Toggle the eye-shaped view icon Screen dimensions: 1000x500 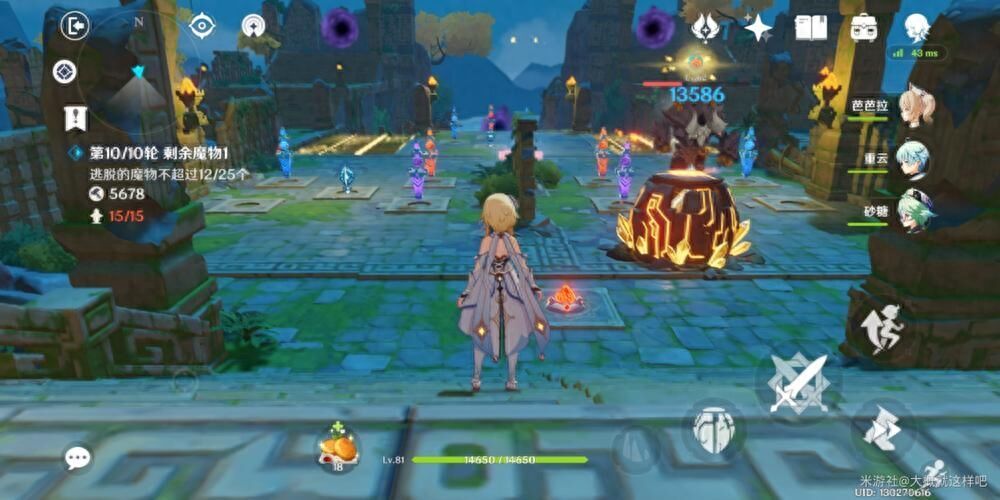coord(203,26)
